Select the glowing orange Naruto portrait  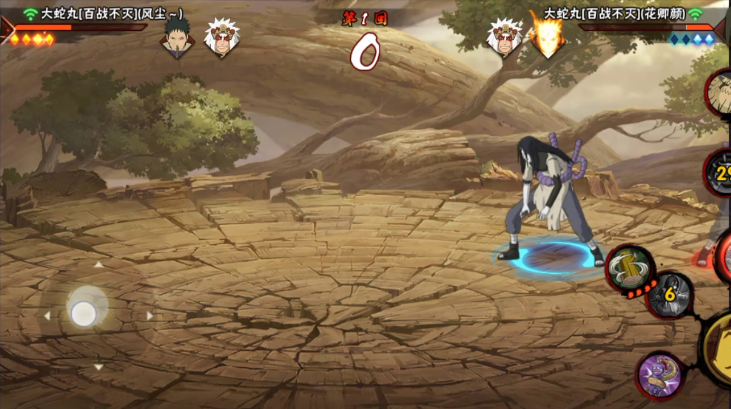[544, 38]
